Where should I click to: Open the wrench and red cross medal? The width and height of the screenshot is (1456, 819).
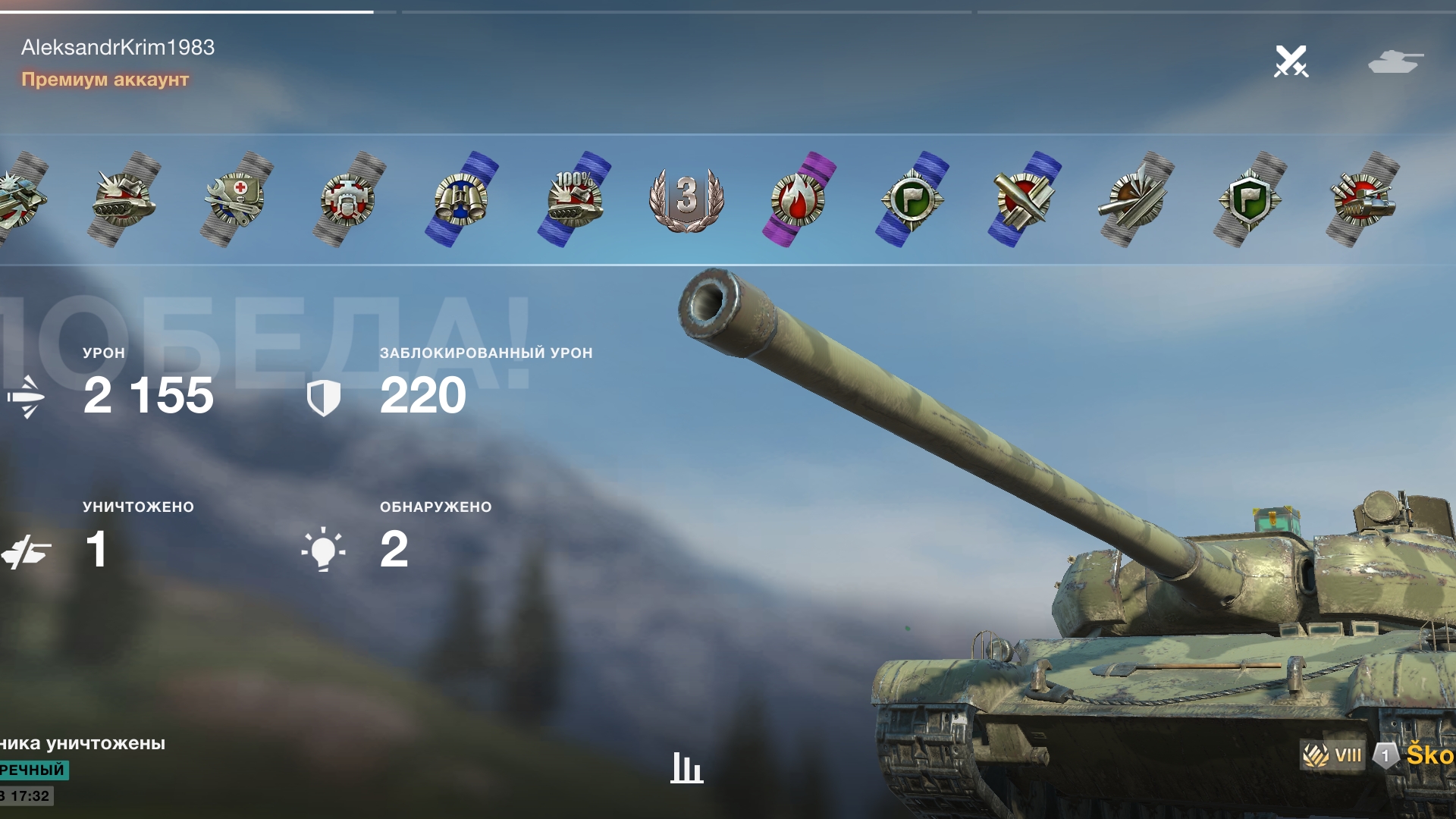236,199
